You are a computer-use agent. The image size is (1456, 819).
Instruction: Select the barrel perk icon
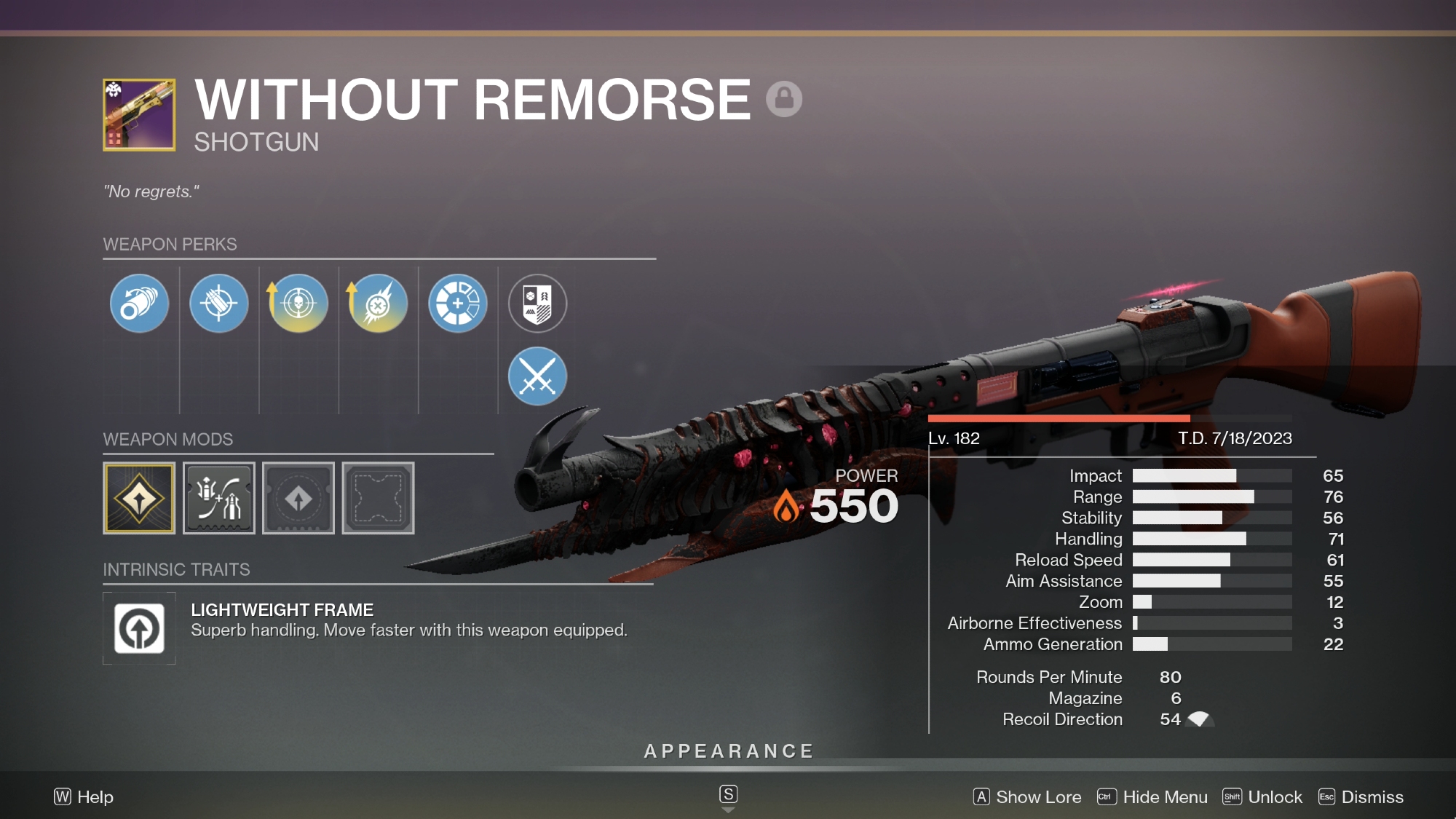point(139,303)
